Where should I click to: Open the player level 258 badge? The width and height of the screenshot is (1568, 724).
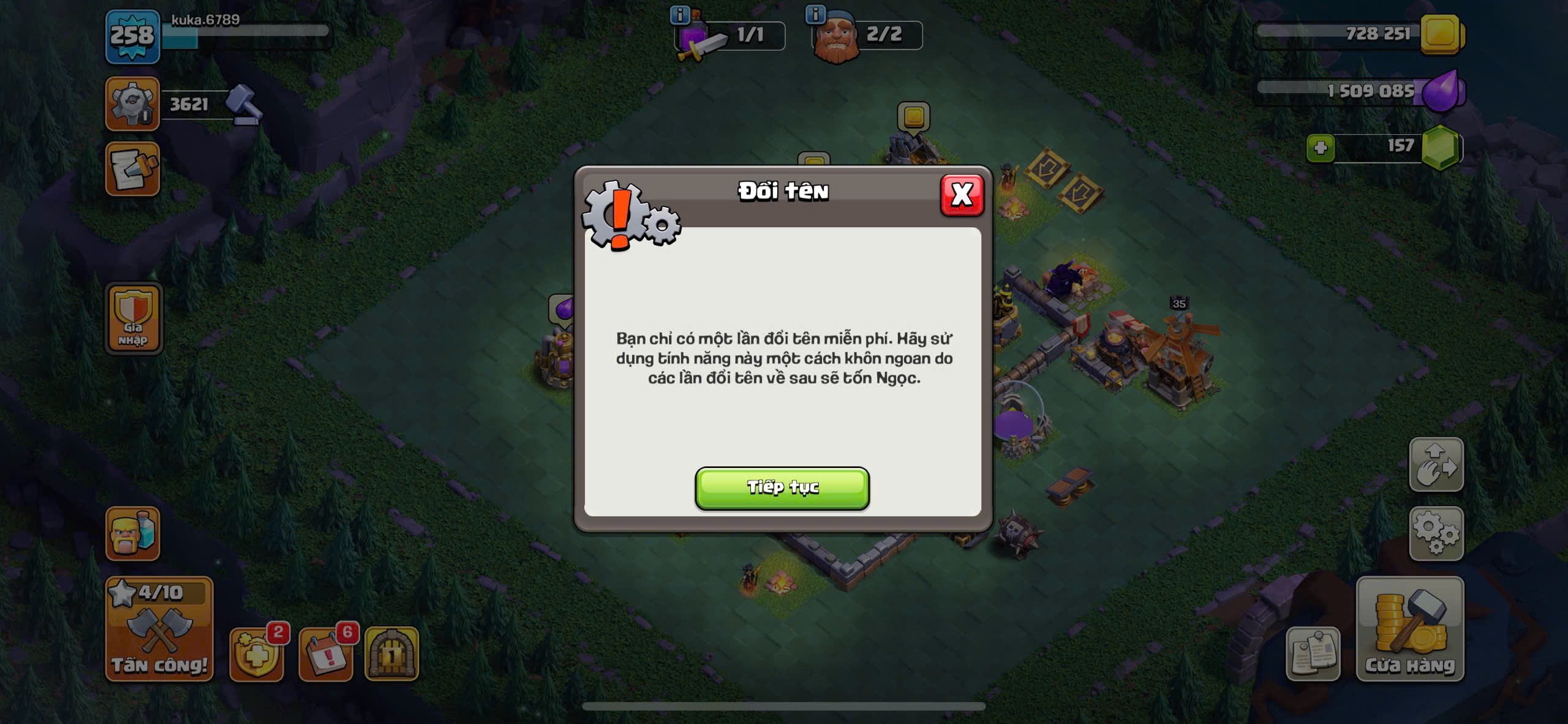point(132,37)
